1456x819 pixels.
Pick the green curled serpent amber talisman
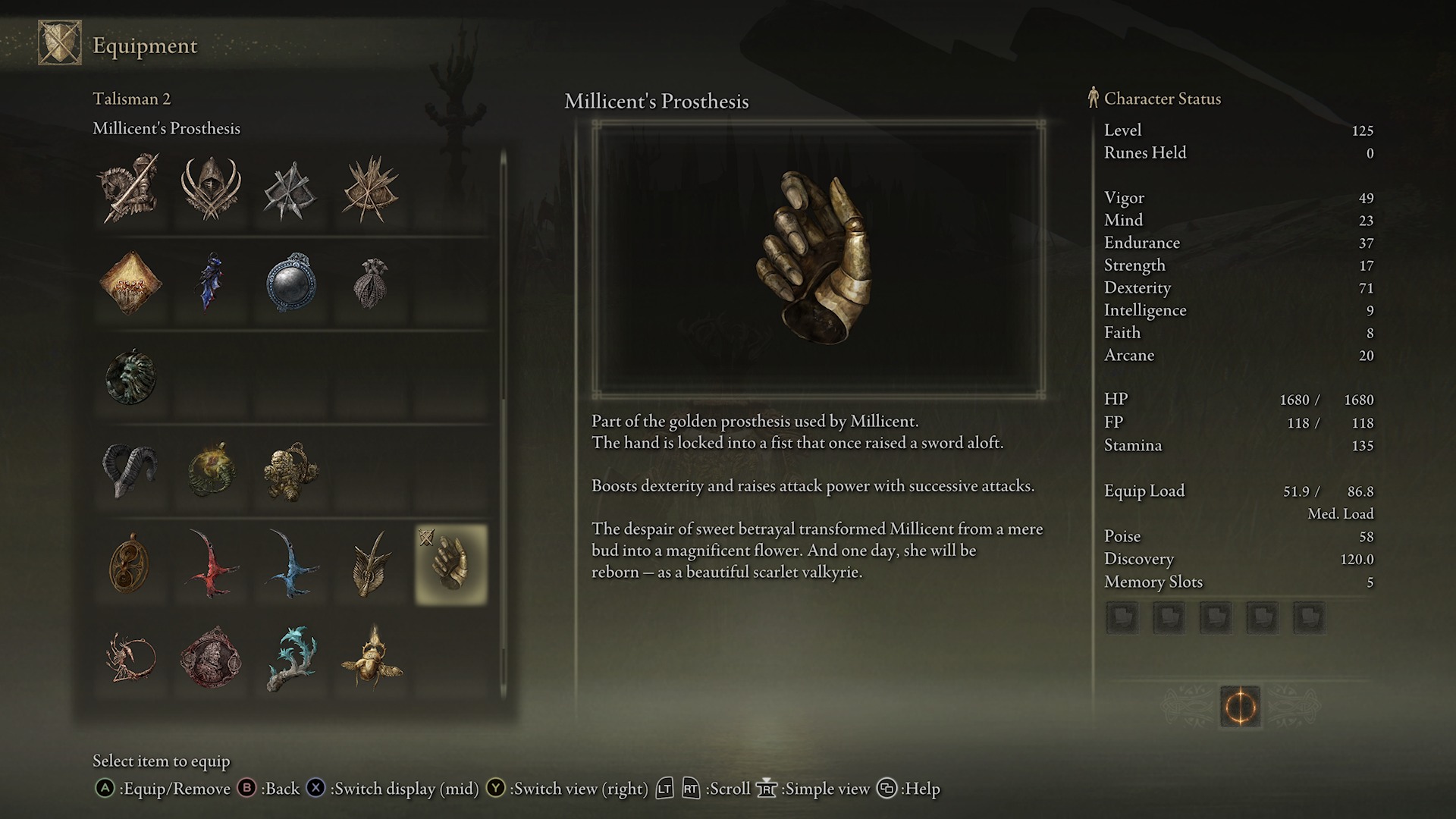[x=211, y=471]
